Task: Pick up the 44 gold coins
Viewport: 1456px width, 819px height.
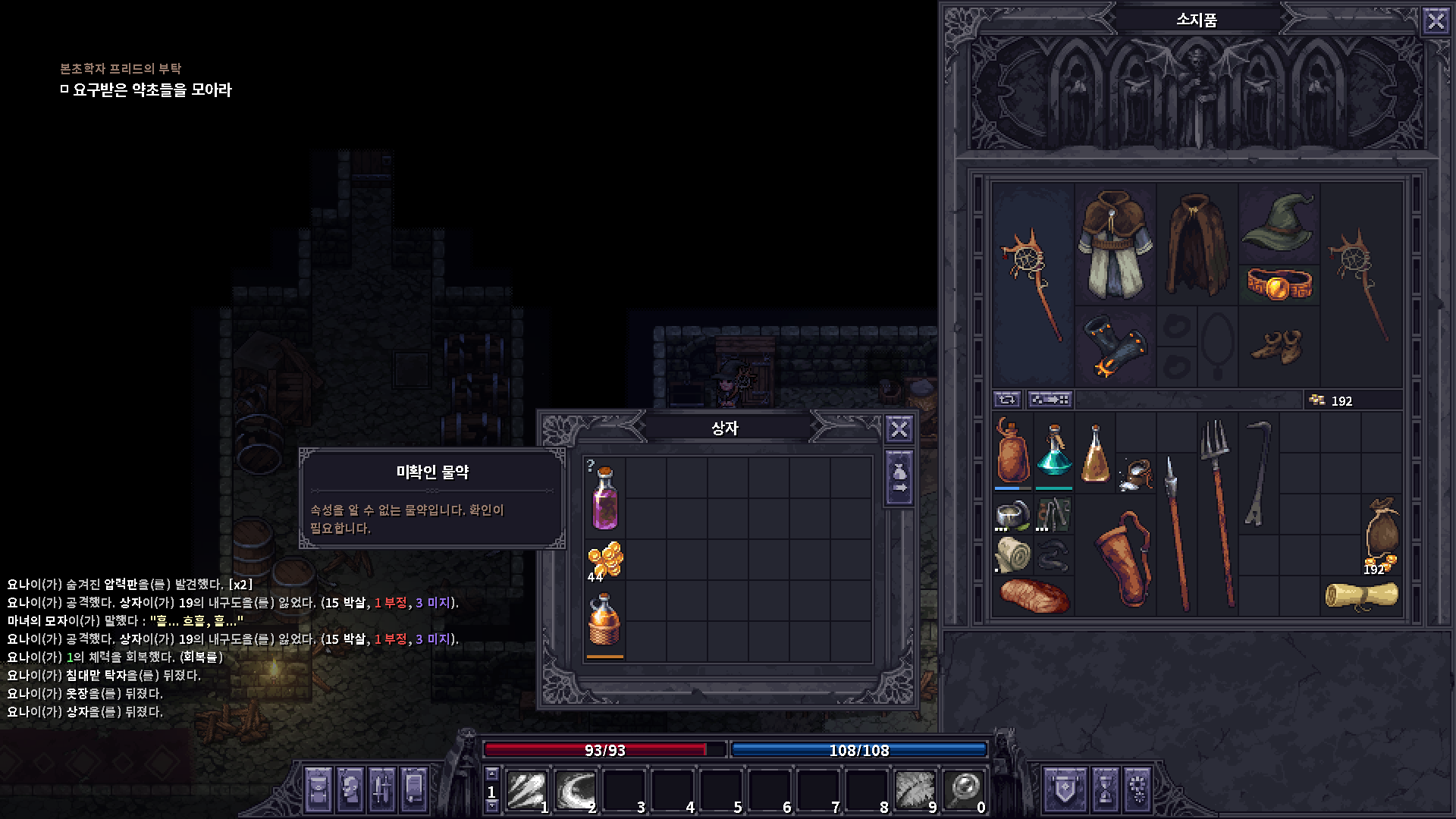Action: coord(605,561)
